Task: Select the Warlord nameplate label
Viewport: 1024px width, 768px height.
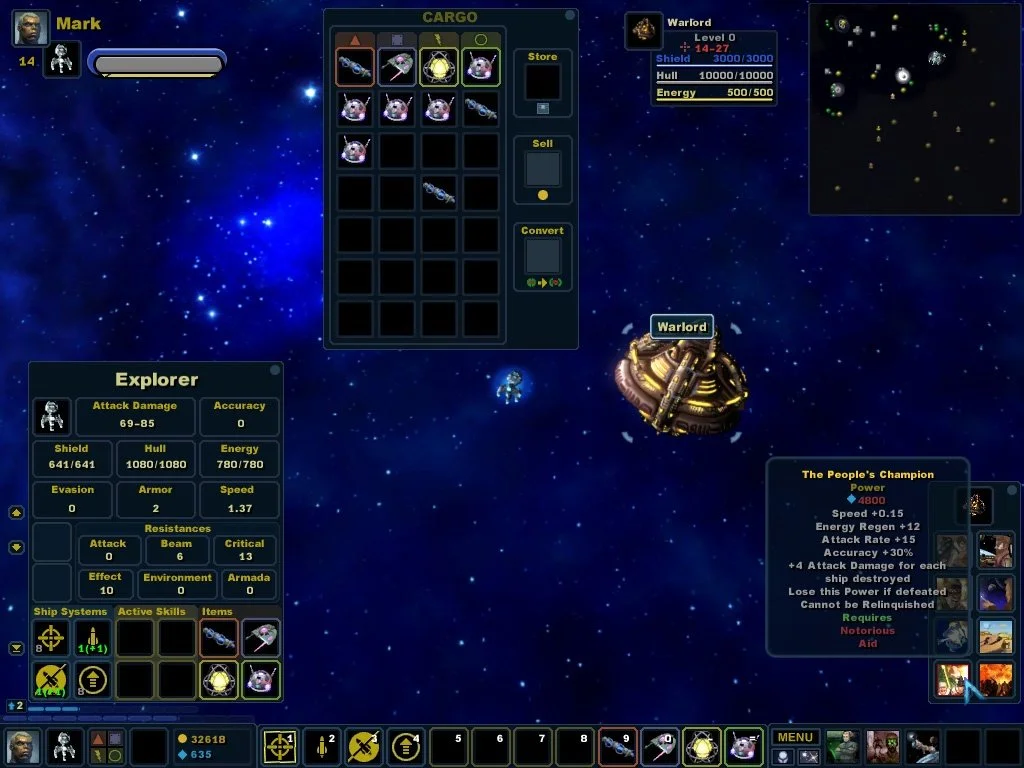Action: pyautogui.click(x=681, y=327)
